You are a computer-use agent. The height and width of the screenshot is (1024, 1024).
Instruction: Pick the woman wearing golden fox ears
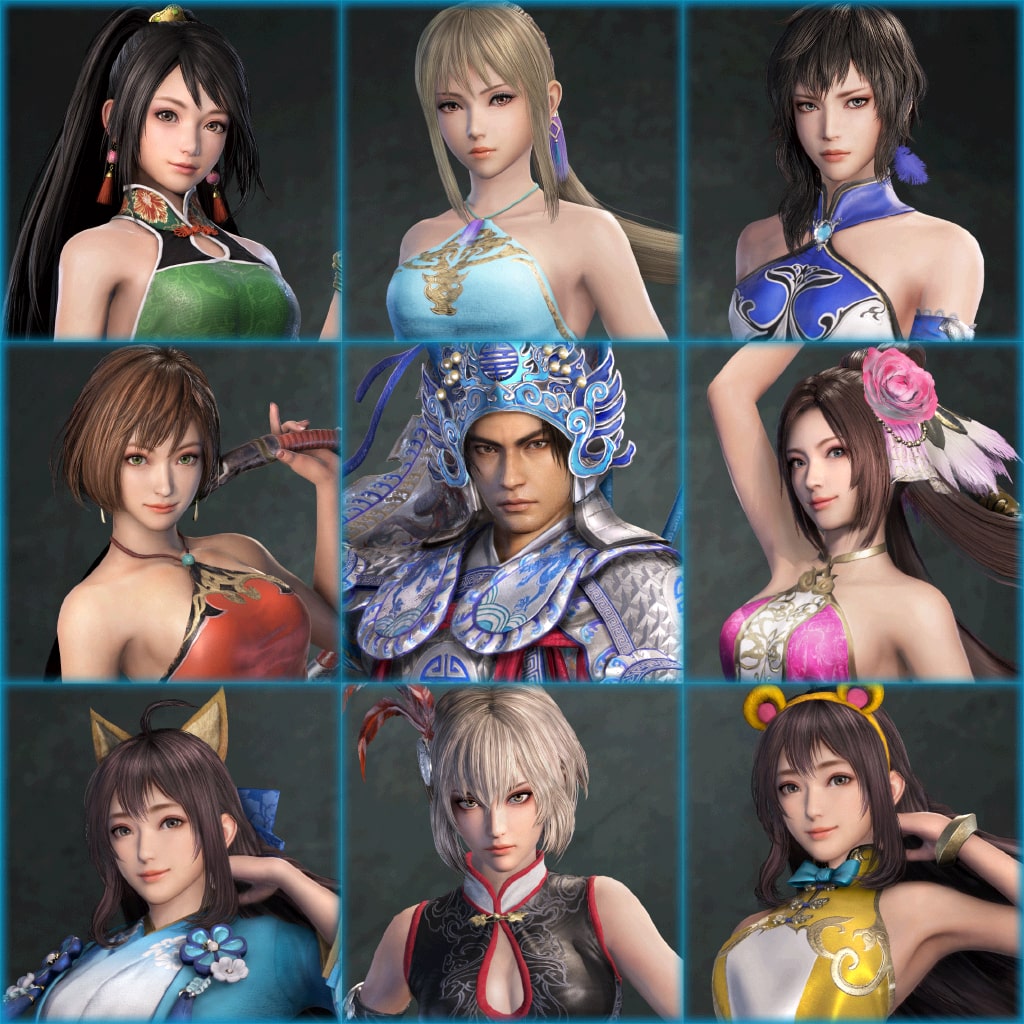pyautogui.click(x=172, y=852)
